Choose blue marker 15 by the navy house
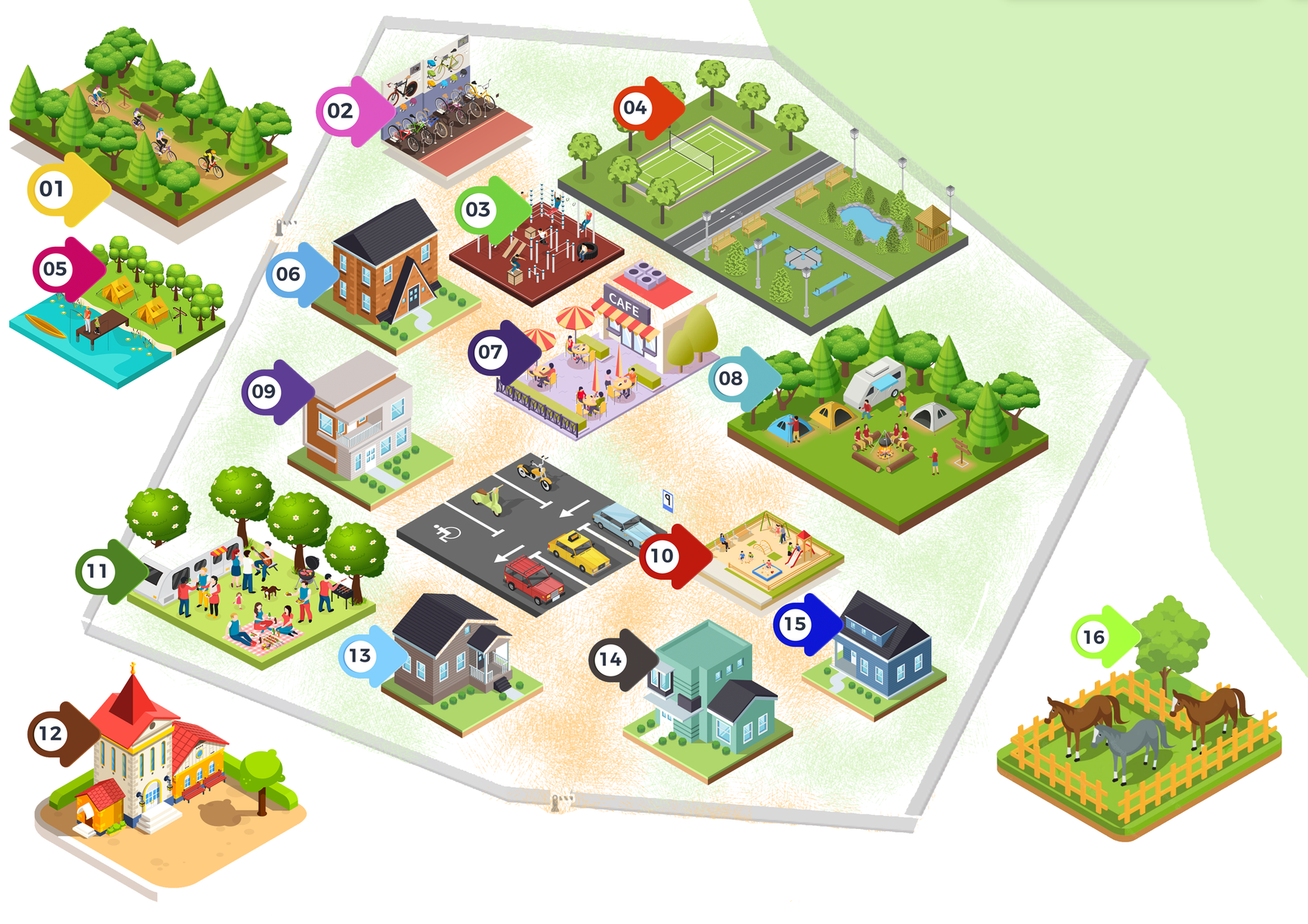Screen dimensions: 1308x924 (795, 624)
